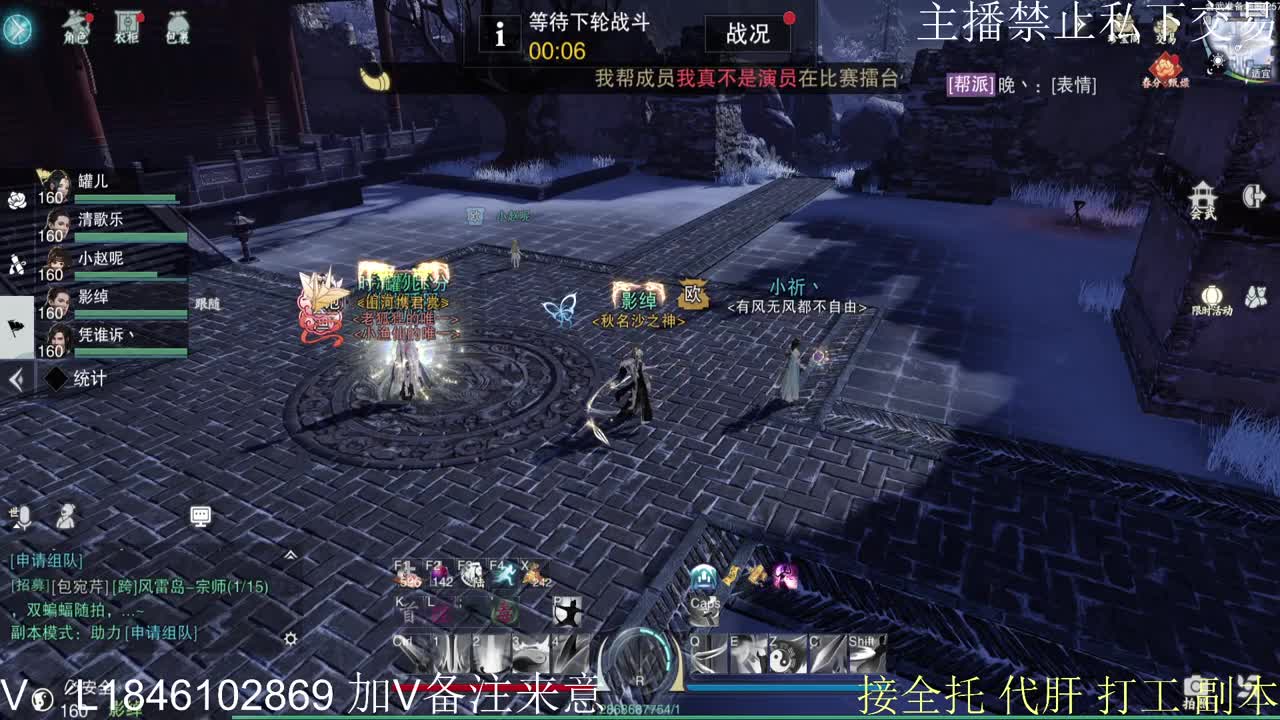Viewport: 1280px width, 720px height.
Task: Click the [申请组队] apply-to-team link
Action: pyautogui.click(x=46, y=560)
